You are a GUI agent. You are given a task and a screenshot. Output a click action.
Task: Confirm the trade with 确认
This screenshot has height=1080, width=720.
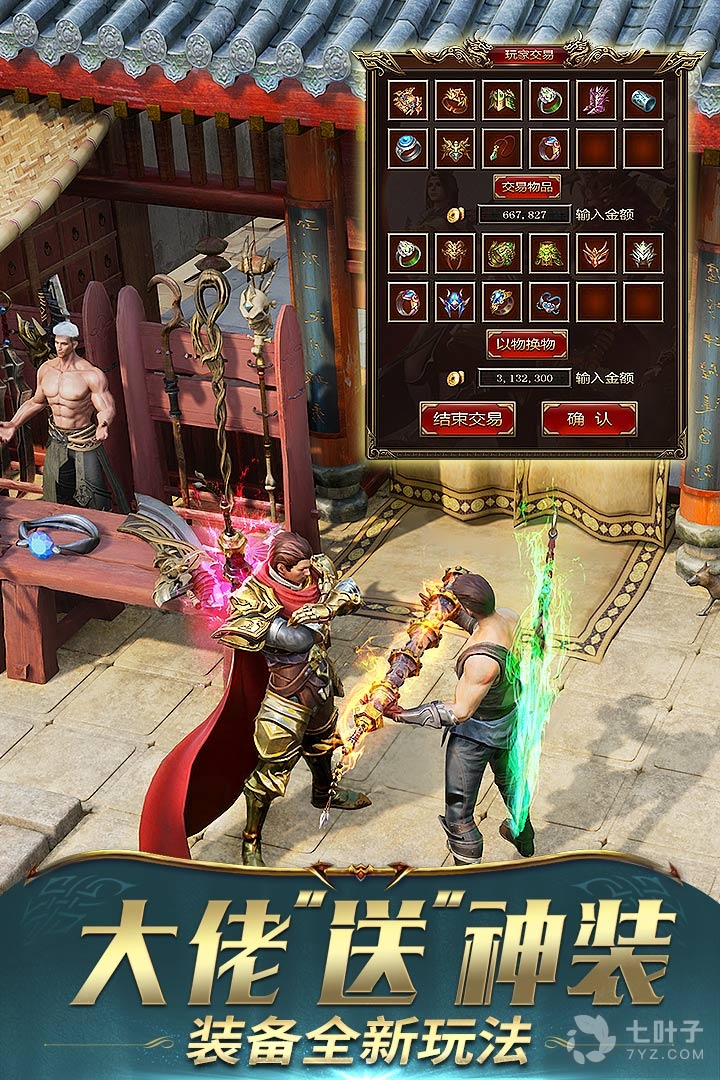pos(589,418)
